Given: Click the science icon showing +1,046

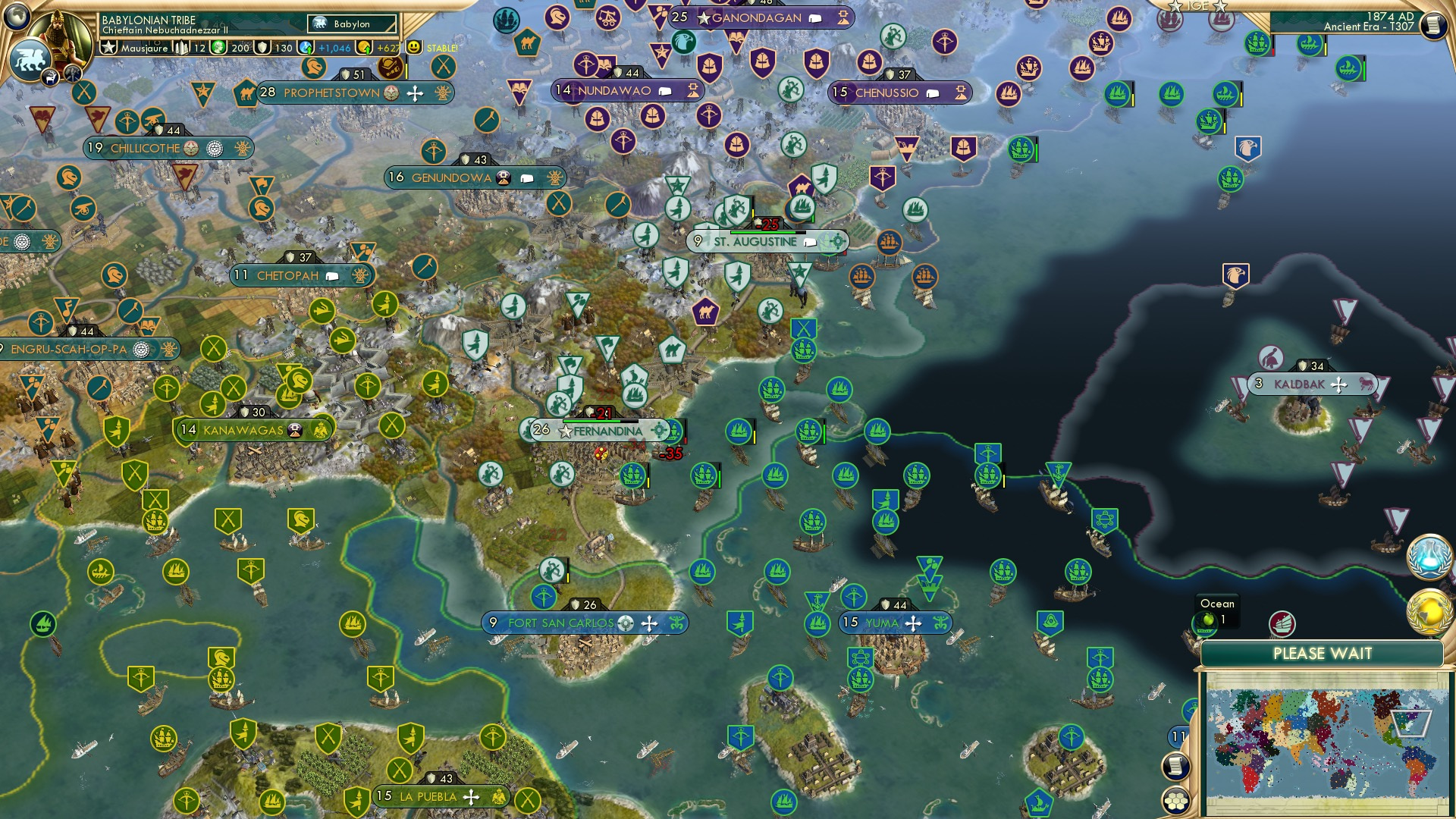Looking at the screenshot, I should pyautogui.click(x=306, y=47).
